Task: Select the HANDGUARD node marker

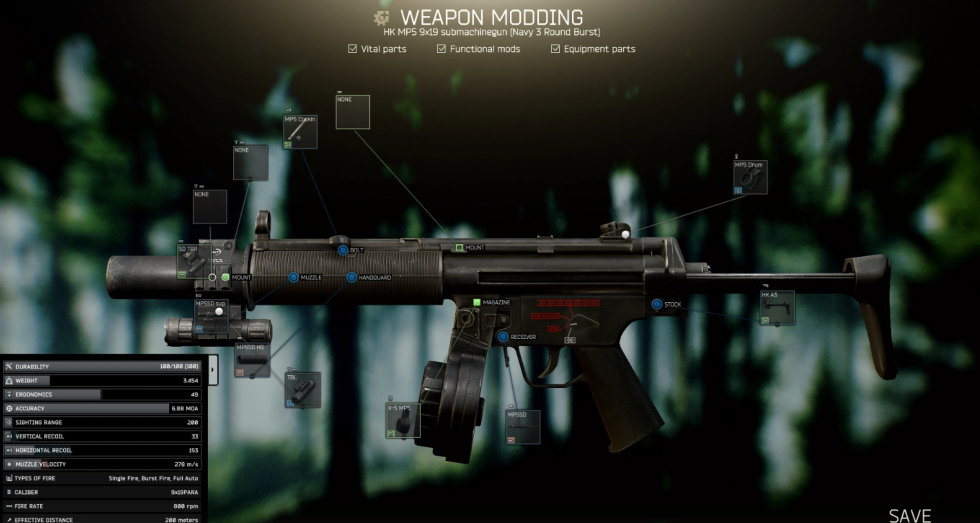Action: [351, 277]
